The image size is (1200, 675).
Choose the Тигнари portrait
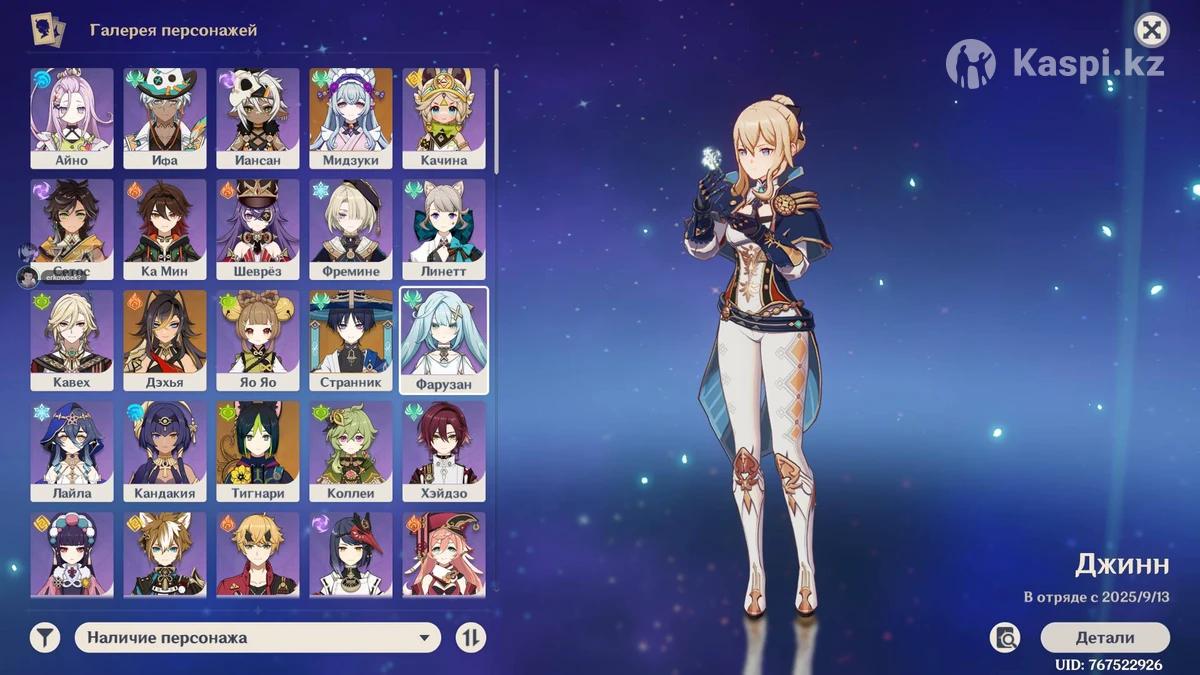258,451
